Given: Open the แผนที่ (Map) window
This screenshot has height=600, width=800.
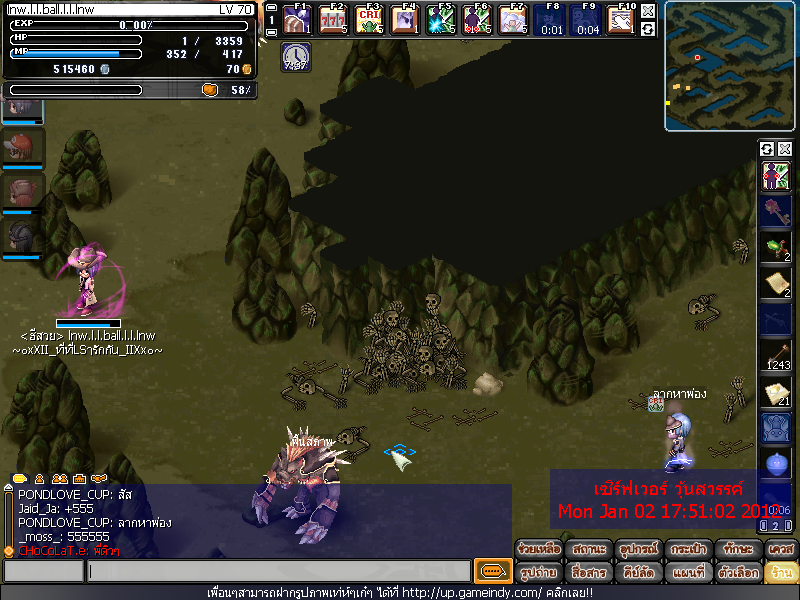Looking at the screenshot, I should pyautogui.click(x=686, y=573).
